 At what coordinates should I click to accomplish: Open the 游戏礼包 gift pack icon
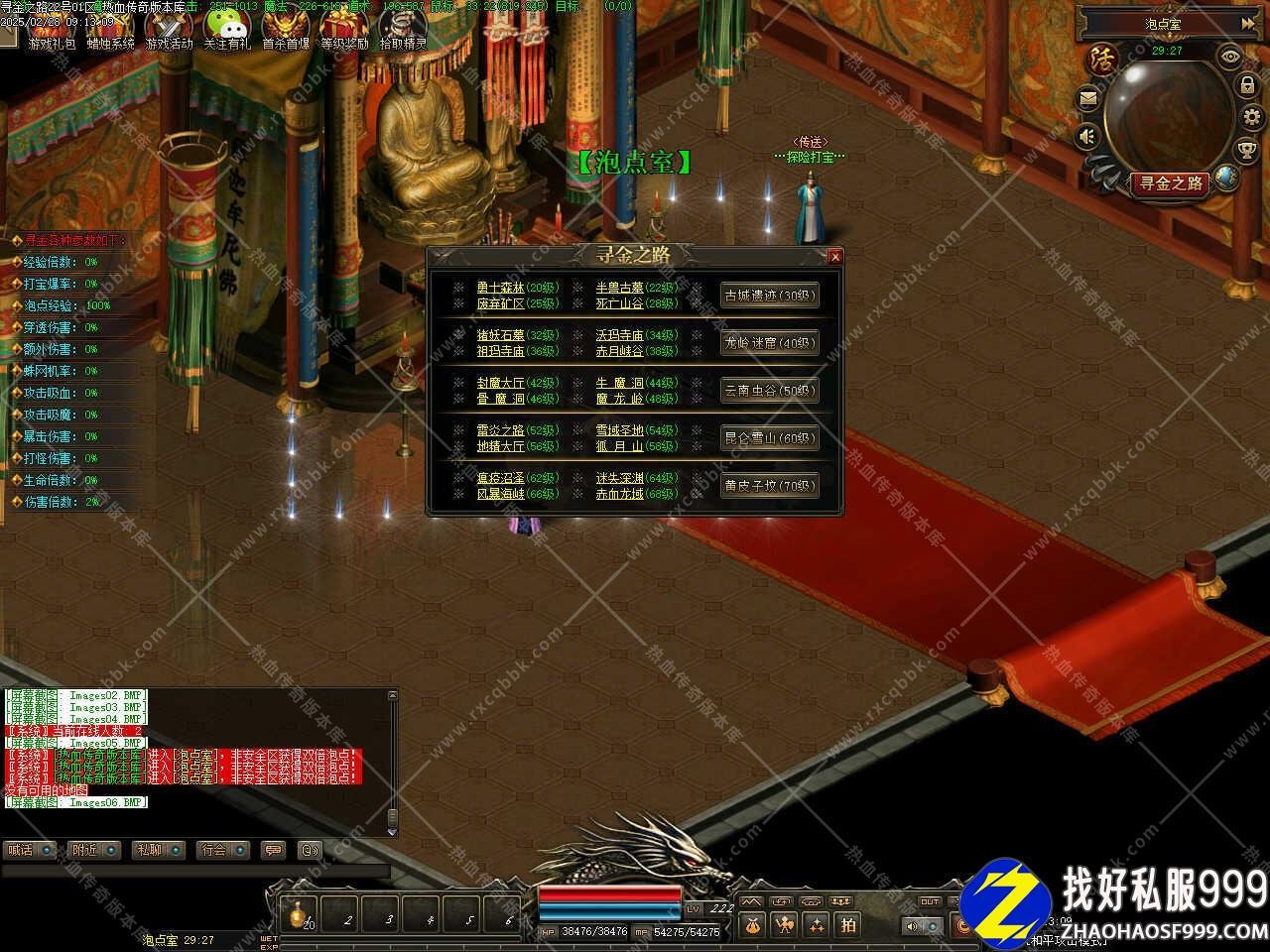51,32
